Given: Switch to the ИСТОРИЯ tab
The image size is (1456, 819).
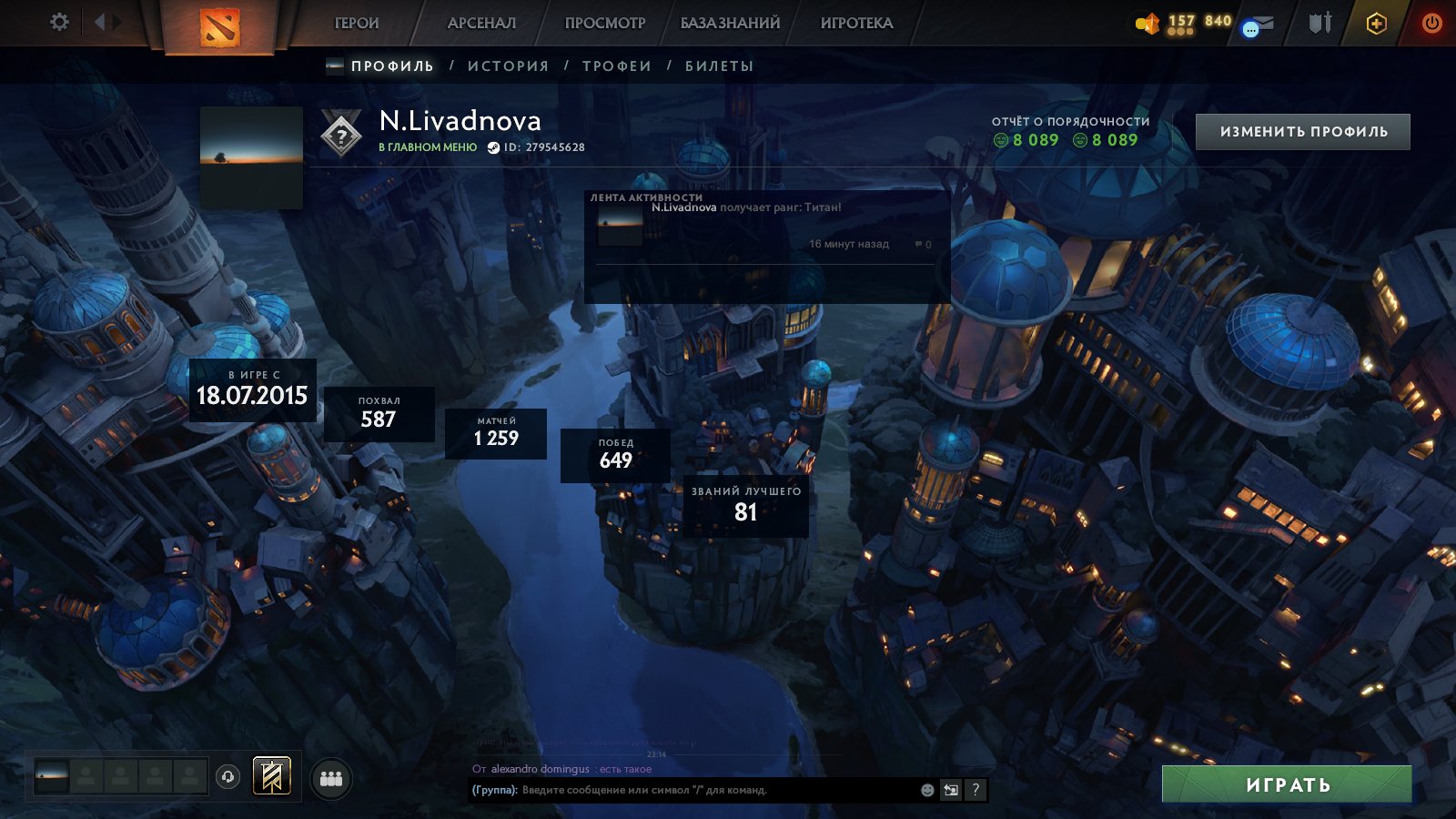Looking at the screenshot, I should (508, 66).
